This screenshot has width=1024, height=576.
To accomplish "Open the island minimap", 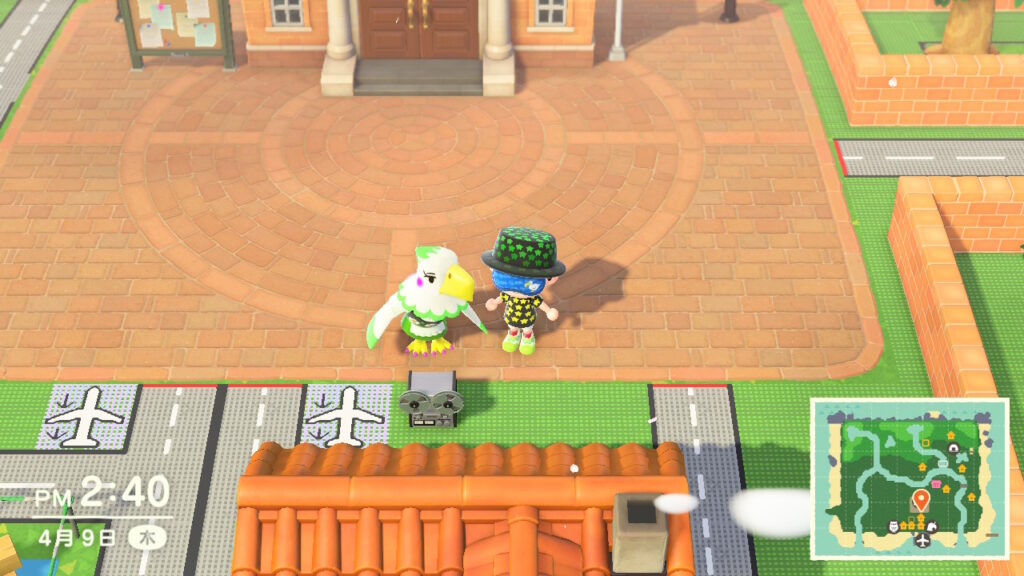I will 908,478.
